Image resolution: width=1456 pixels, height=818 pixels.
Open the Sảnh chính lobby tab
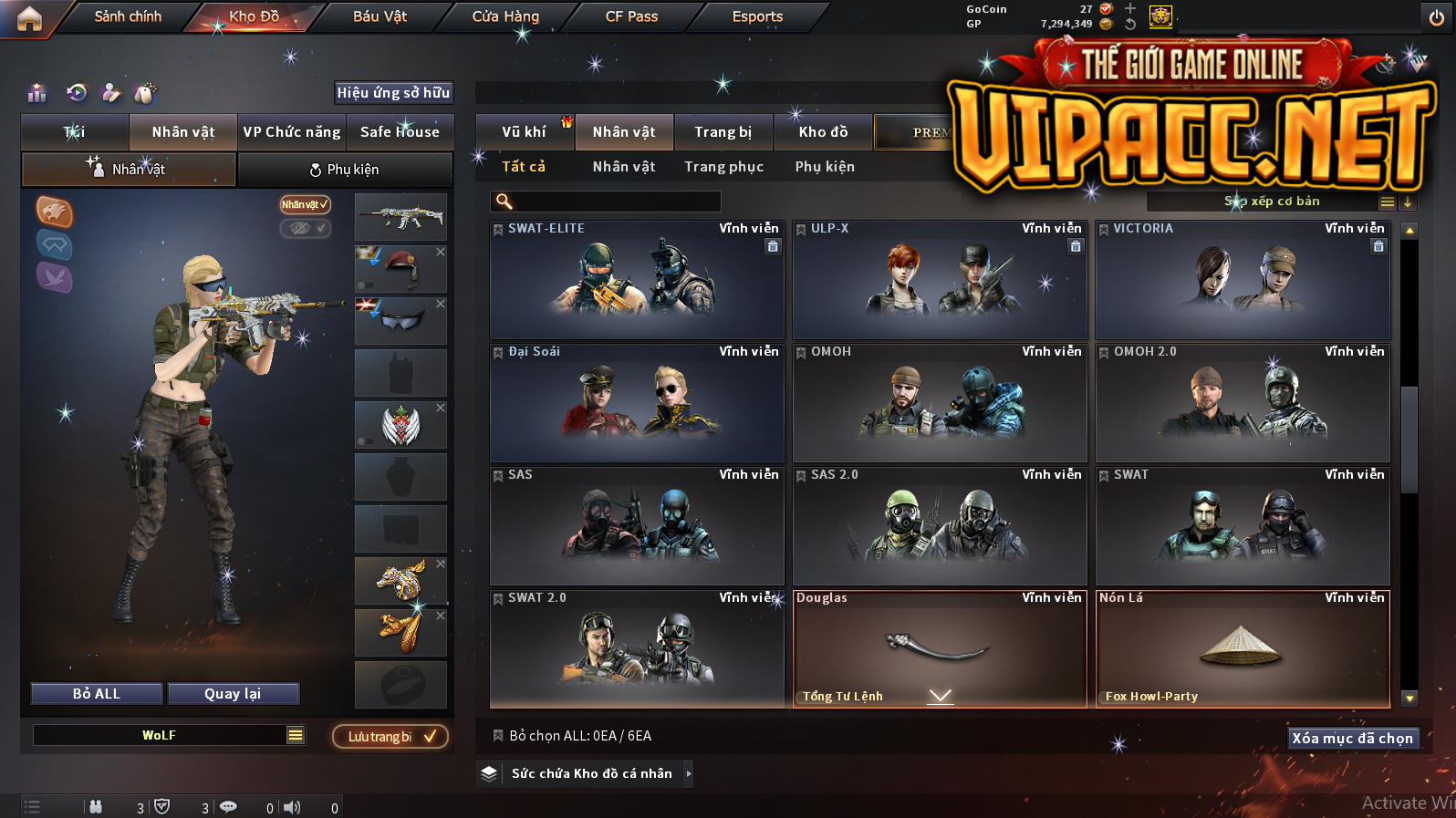click(x=128, y=16)
